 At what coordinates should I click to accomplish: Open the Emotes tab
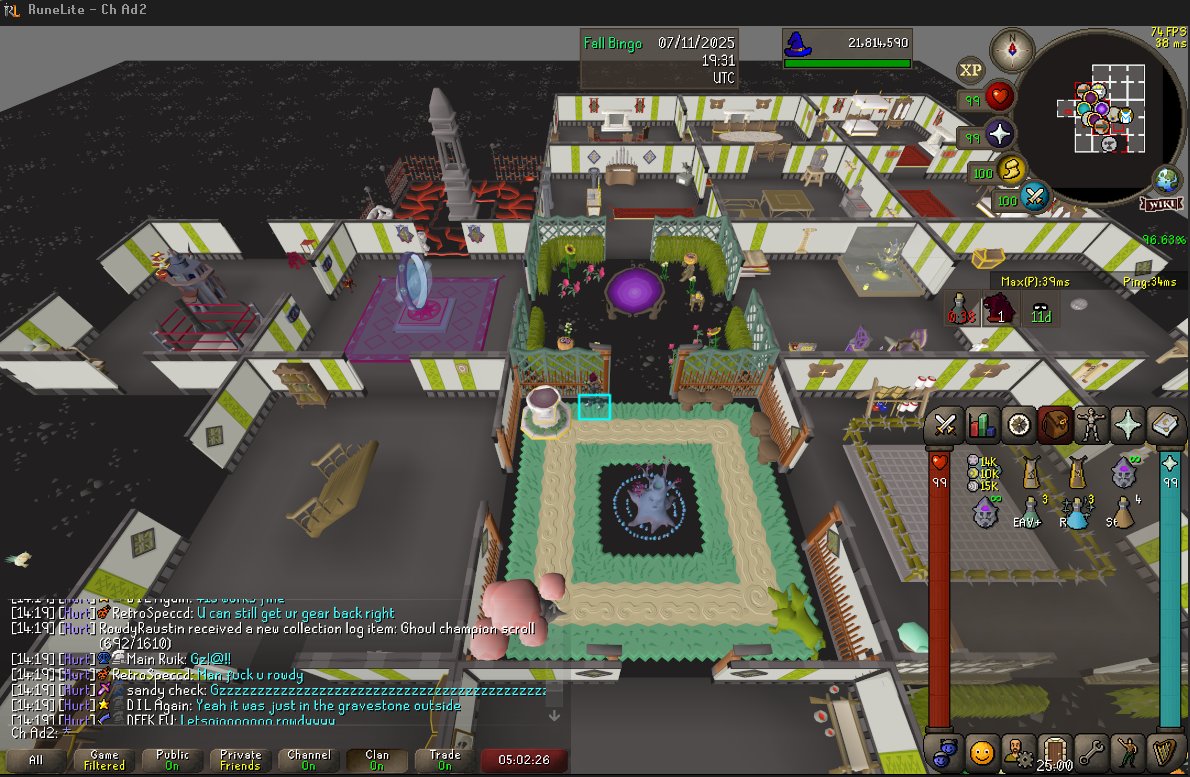pyautogui.click(x=1128, y=749)
